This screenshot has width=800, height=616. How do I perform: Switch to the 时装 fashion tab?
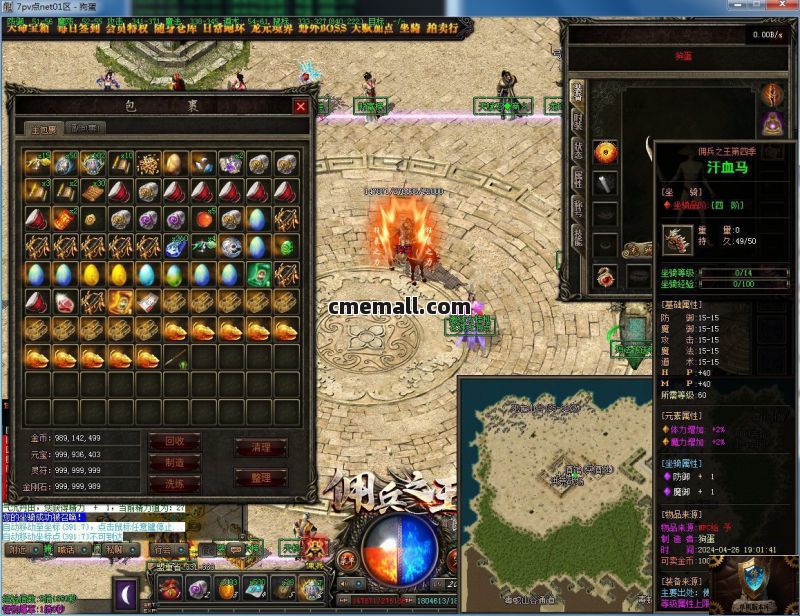[x=578, y=121]
